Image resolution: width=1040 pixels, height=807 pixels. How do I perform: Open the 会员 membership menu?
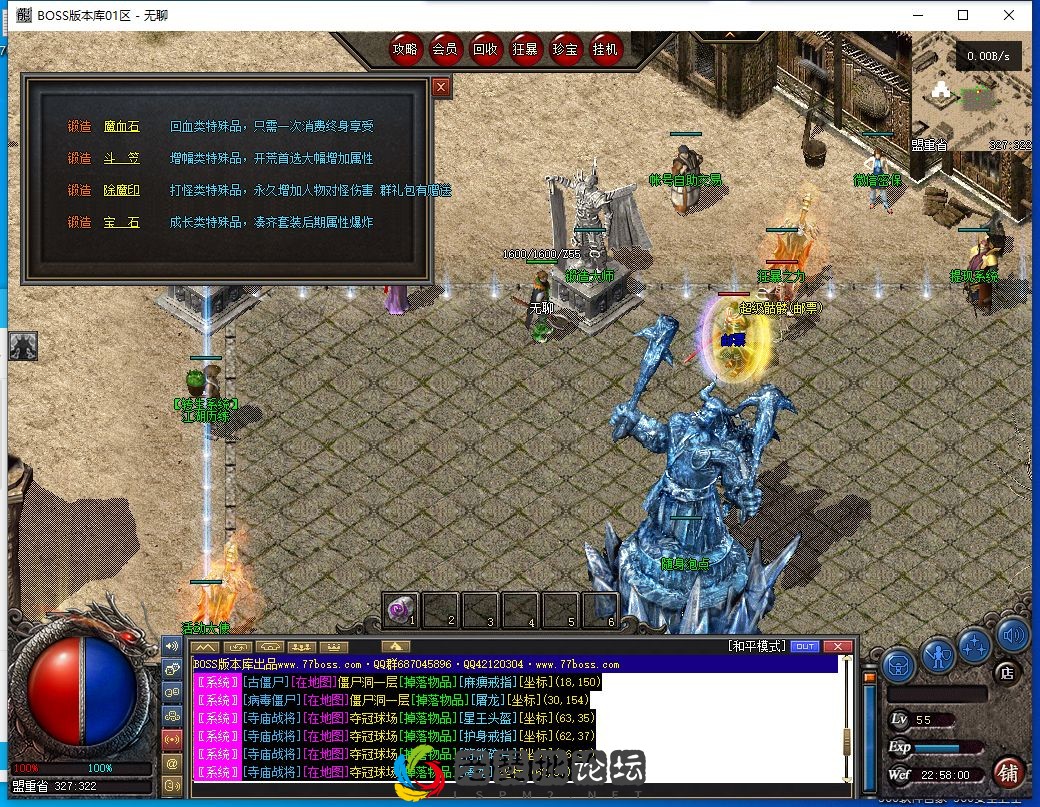pyautogui.click(x=445, y=48)
